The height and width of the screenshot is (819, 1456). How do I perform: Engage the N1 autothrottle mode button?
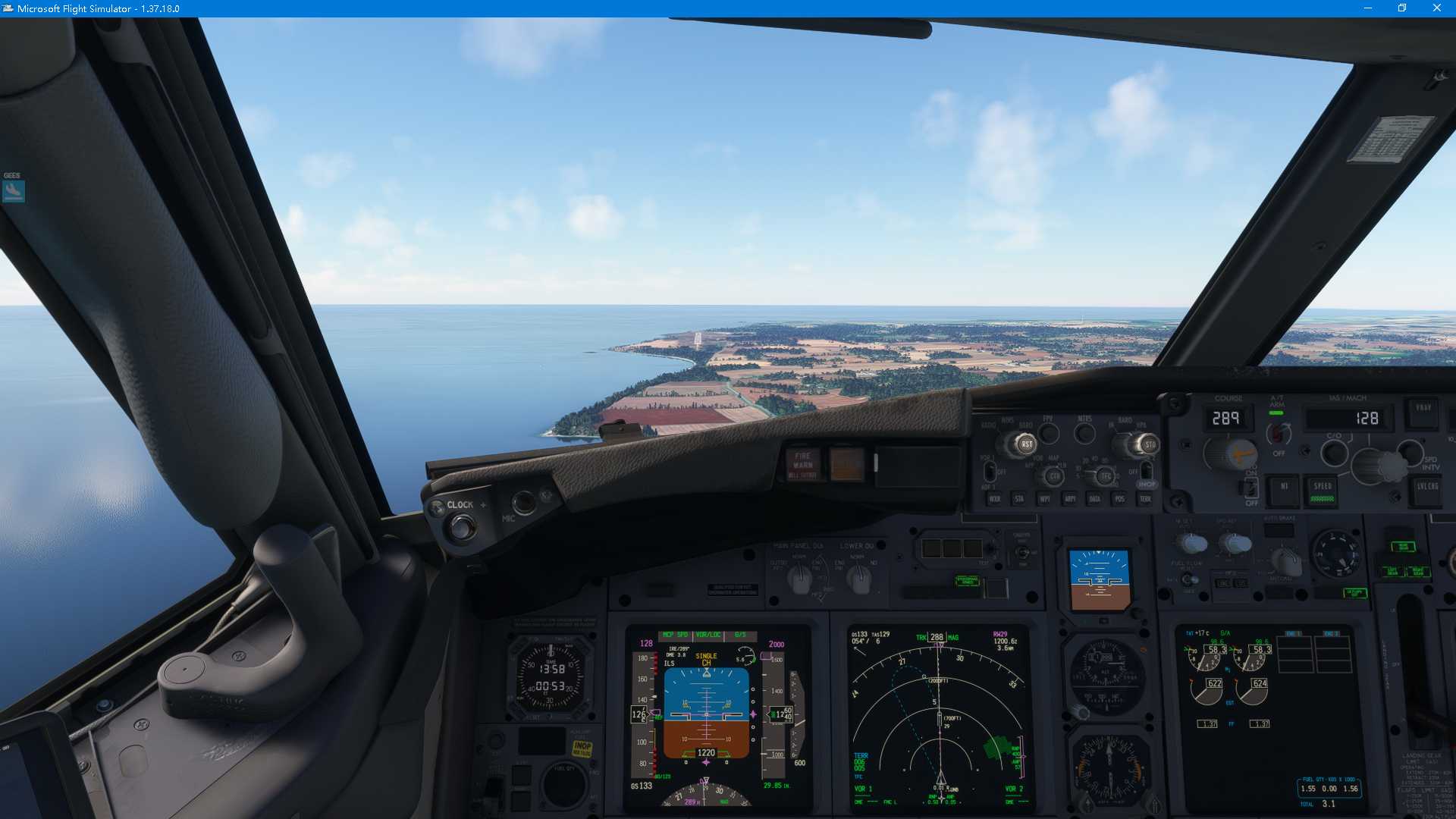click(1284, 487)
